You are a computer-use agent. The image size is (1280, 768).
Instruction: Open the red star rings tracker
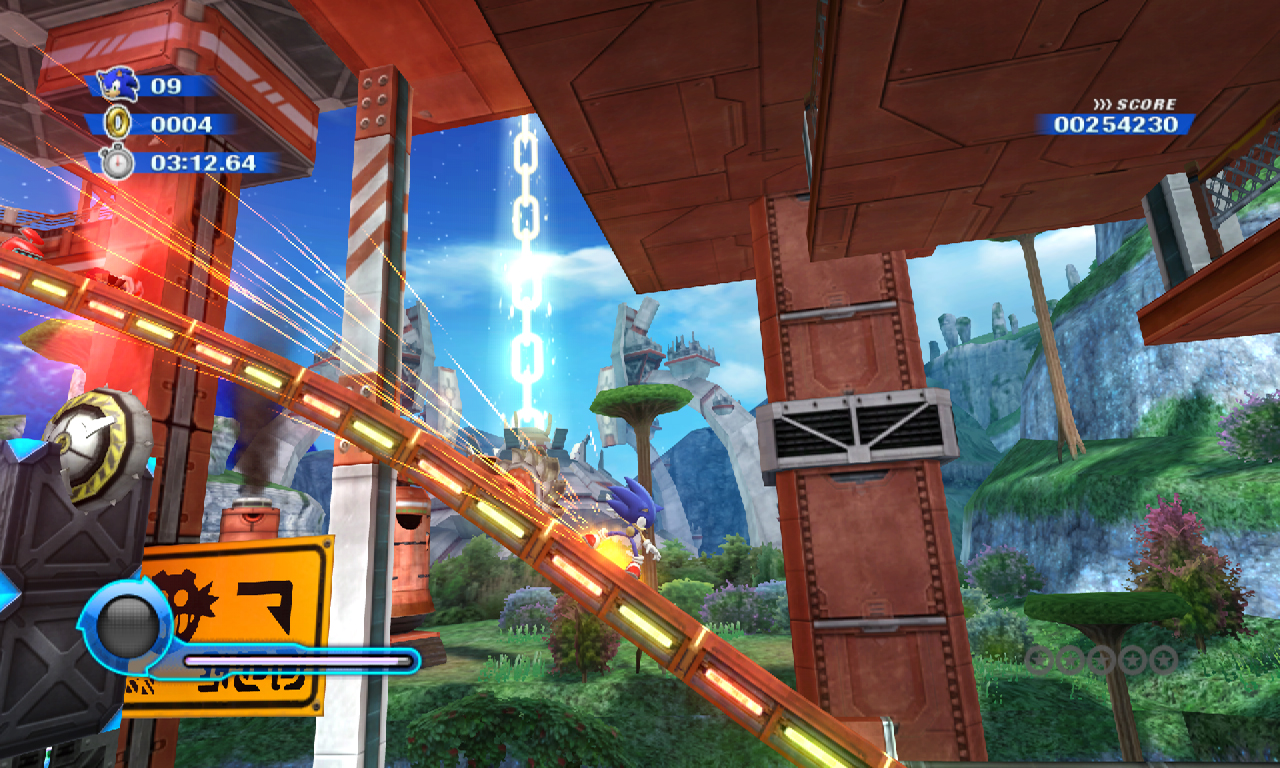(1101, 659)
